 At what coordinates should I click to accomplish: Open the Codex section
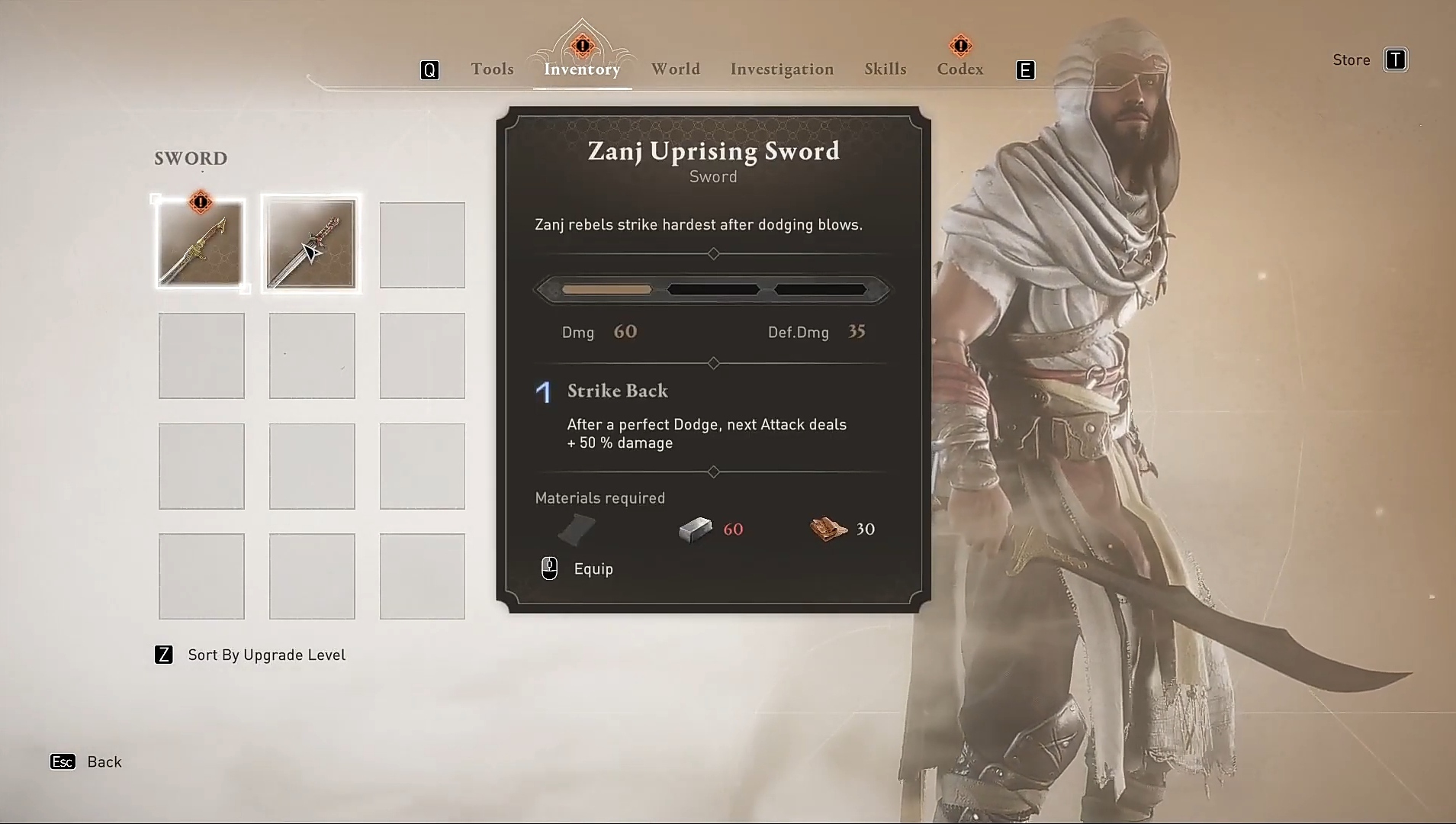(x=959, y=69)
